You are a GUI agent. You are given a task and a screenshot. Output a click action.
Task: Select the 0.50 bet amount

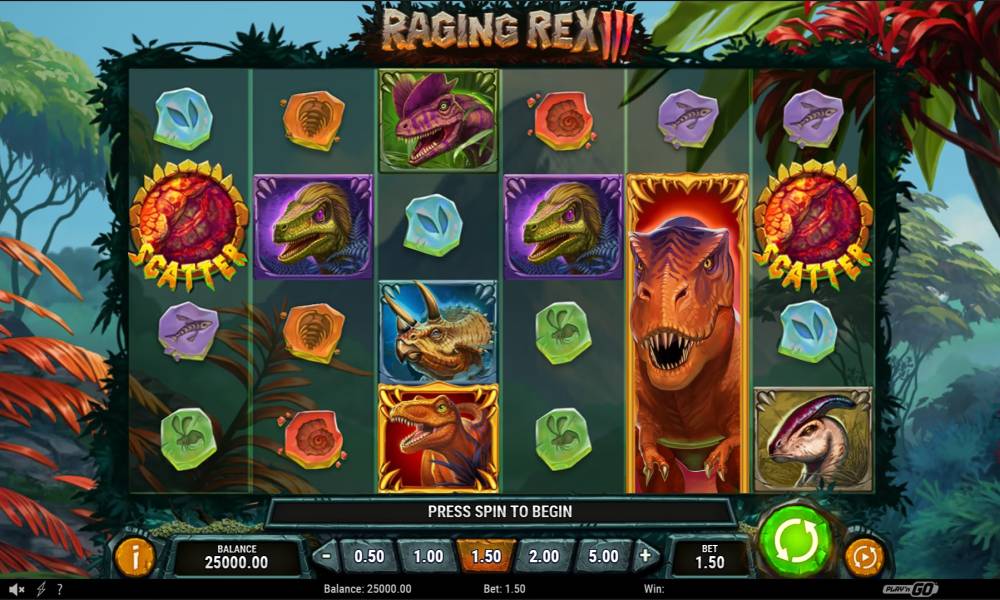click(x=369, y=556)
